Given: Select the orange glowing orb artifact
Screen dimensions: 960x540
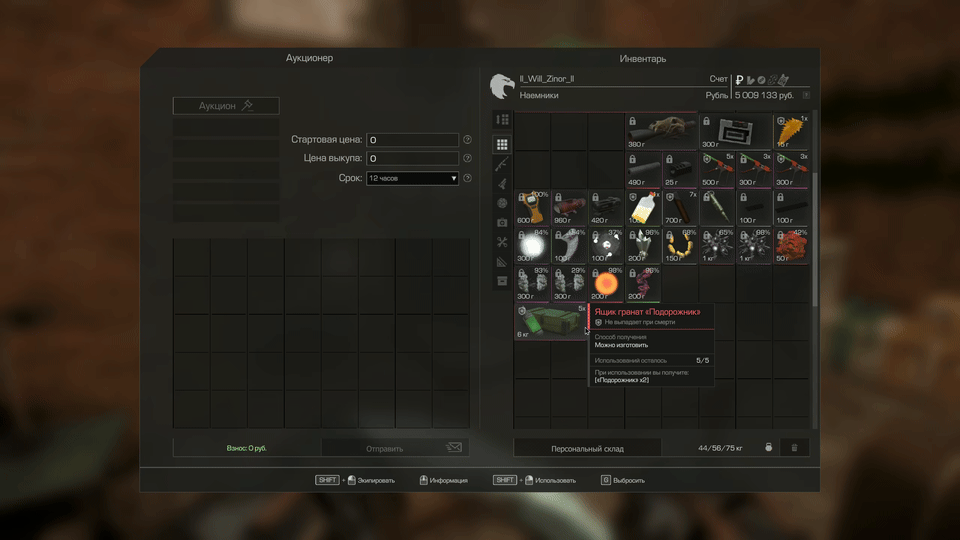Looking at the screenshot, I should 606,283.
